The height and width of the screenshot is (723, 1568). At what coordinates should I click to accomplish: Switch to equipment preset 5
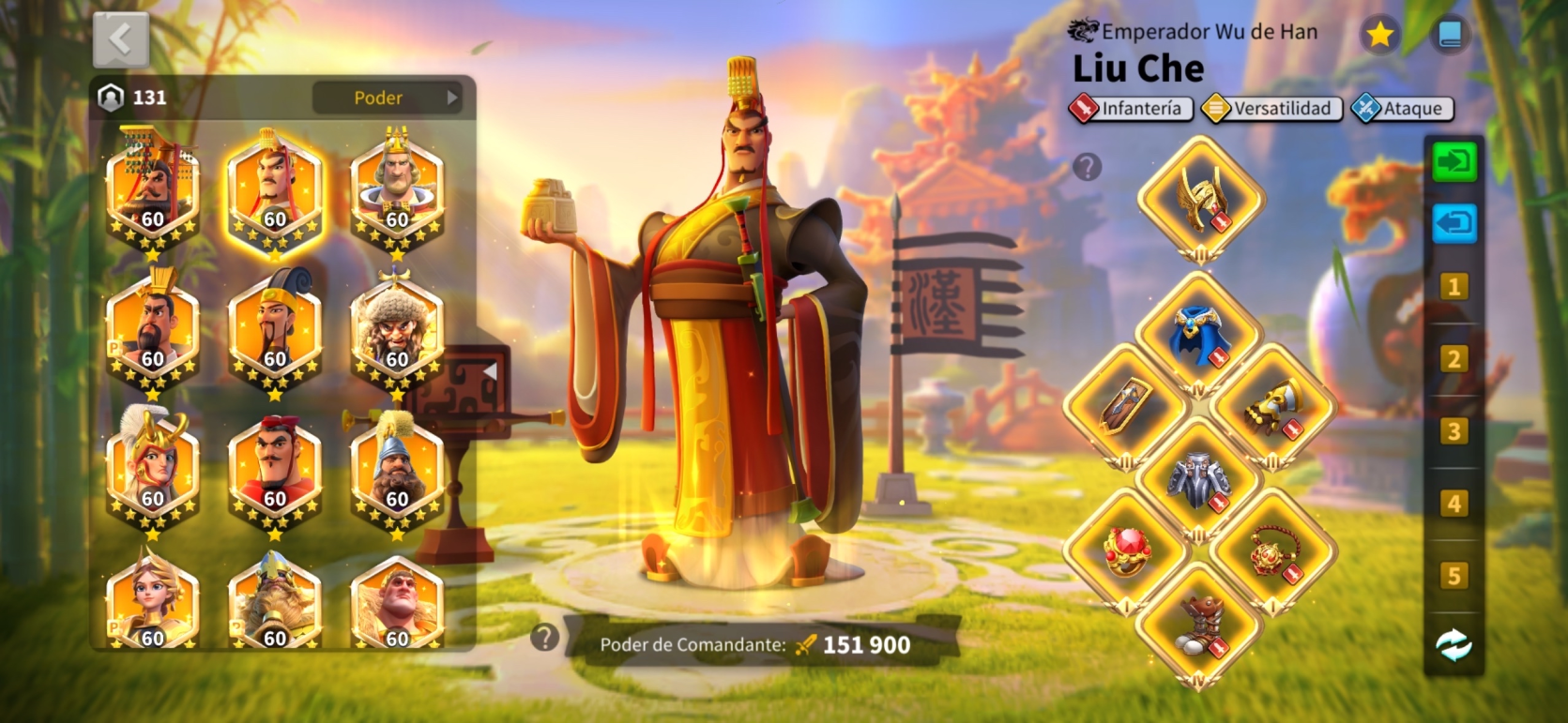(1454, 576)
